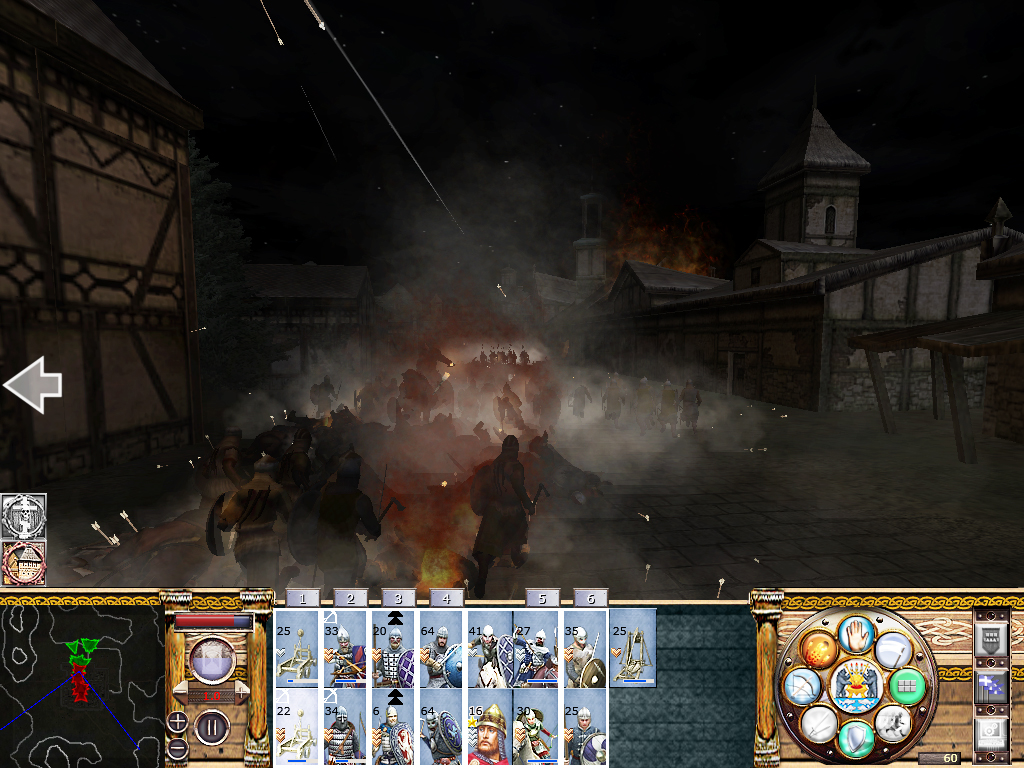
Task: Change unit formation using green grid icon
Action: coord(907,686)
